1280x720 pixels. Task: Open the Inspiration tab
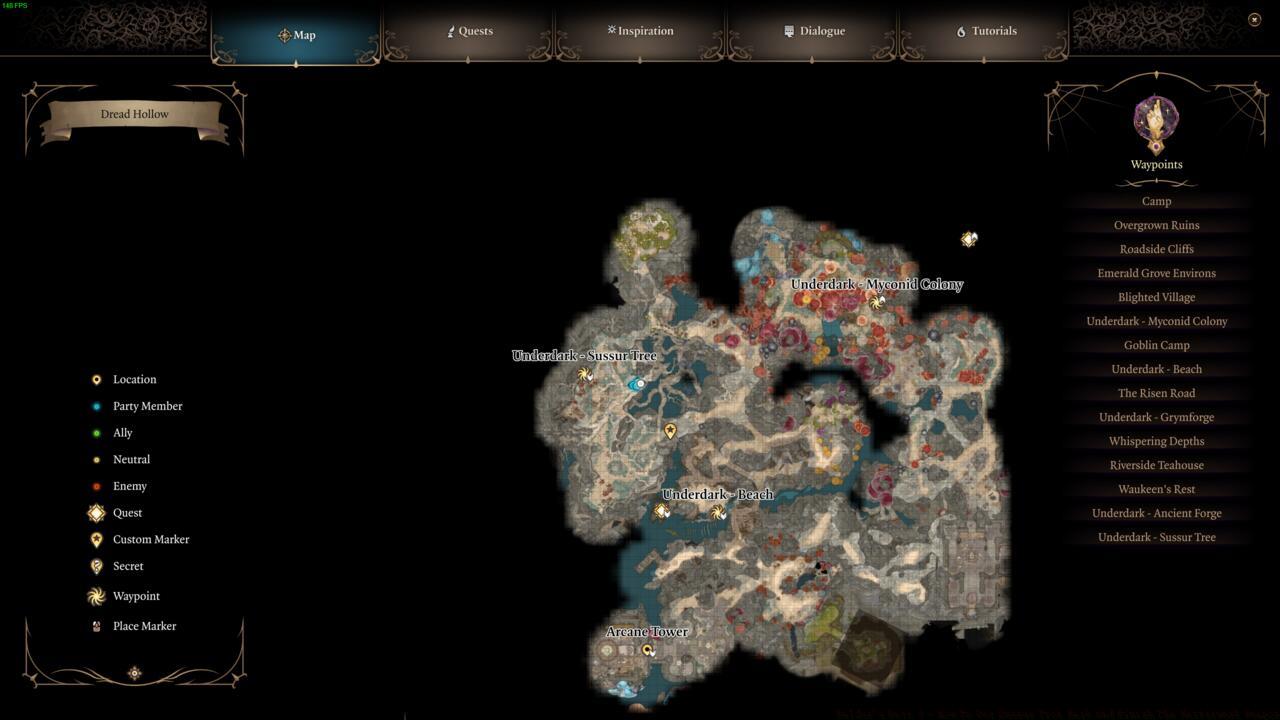point(640,30)
